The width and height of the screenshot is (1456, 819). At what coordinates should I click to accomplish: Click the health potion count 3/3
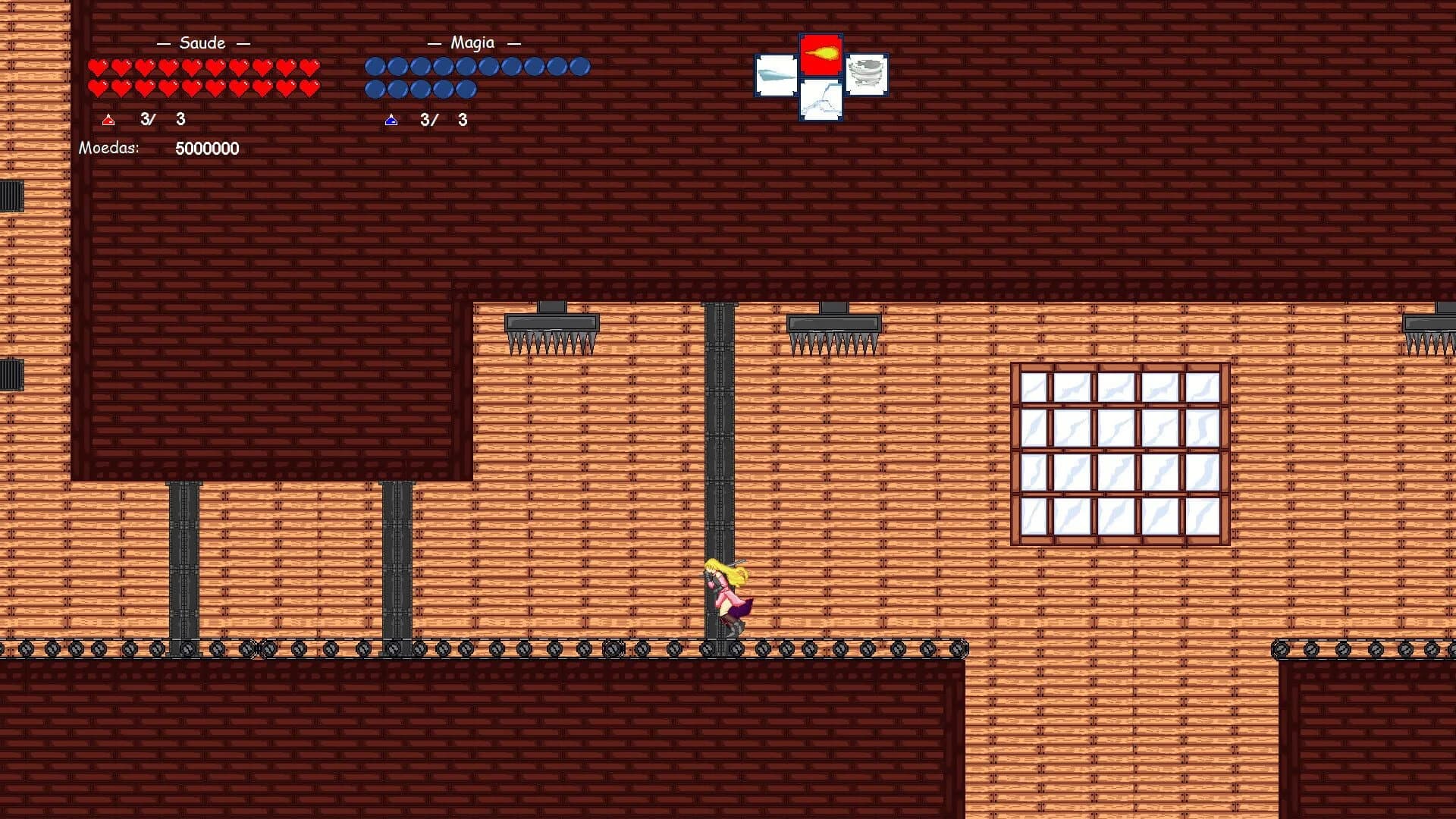160,119
